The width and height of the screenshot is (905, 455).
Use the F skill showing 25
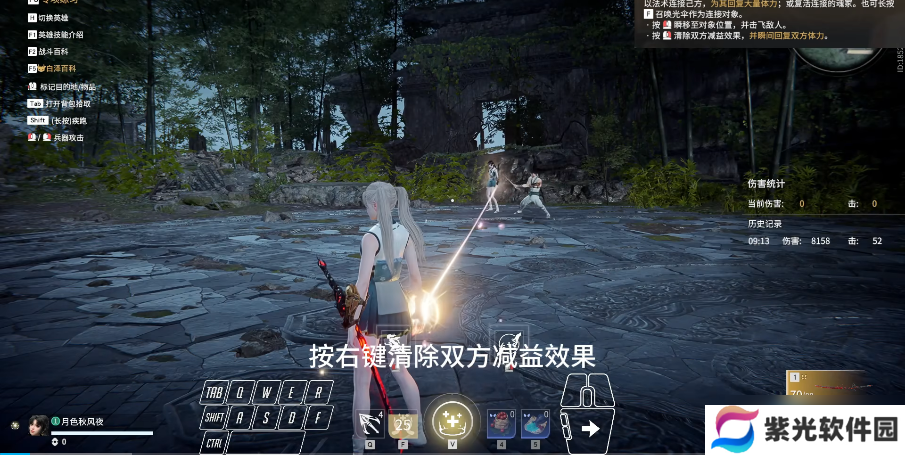[x=403, y=424]
